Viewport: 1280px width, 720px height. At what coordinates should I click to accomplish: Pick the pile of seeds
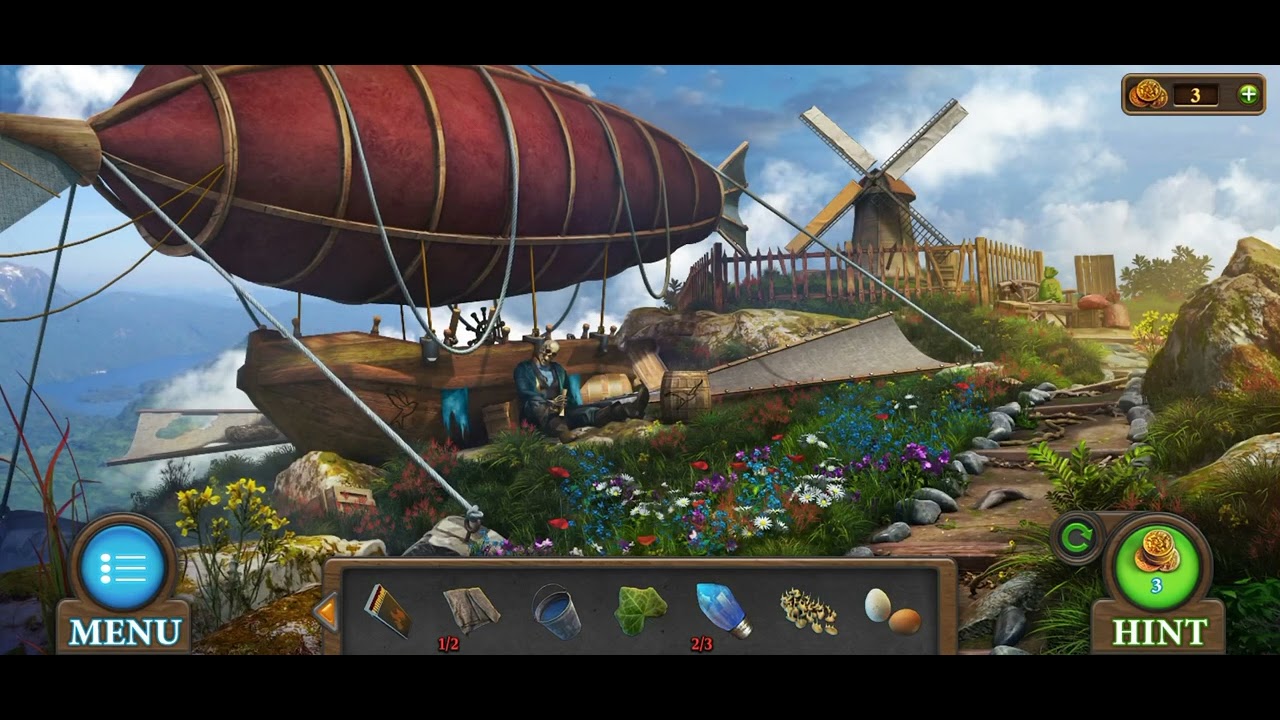[808, 611]
